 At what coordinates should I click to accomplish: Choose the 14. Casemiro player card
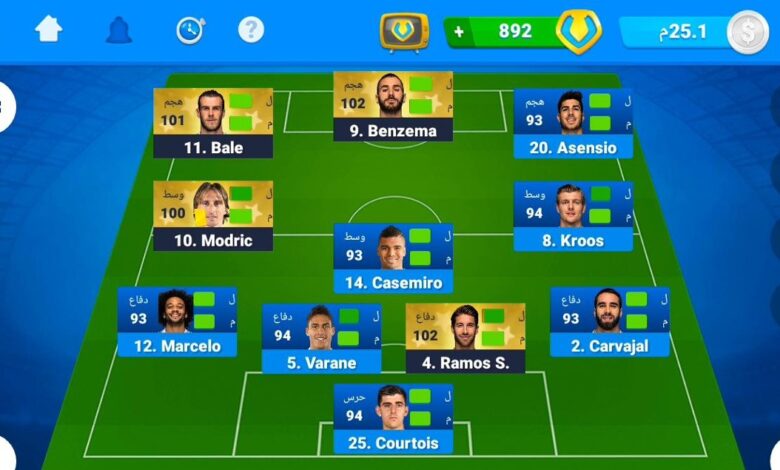coord(393,258)
